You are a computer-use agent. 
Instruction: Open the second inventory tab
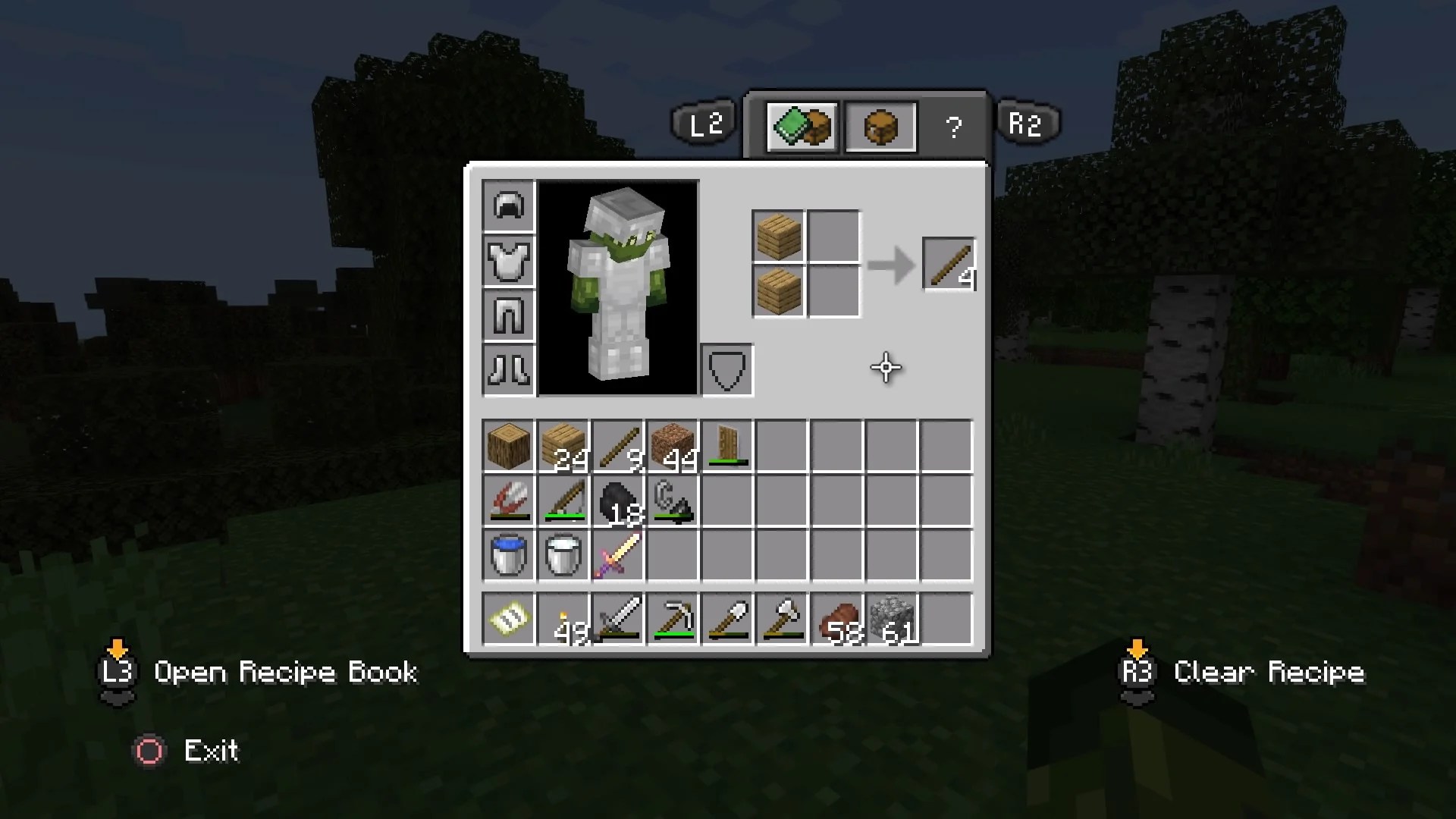pos(880,127)
